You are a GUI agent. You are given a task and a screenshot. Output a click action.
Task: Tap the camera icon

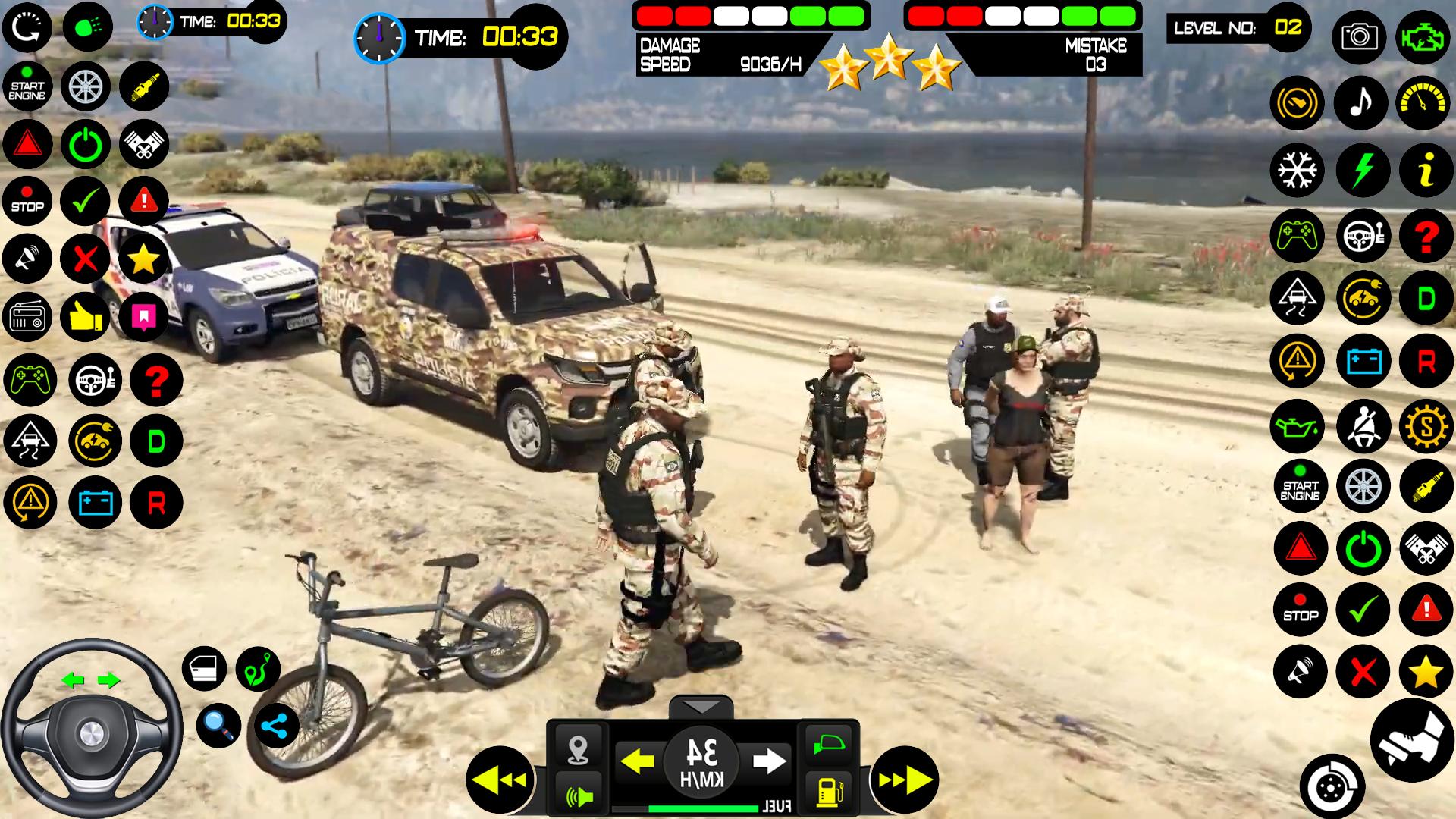[x=1359, y=36]
